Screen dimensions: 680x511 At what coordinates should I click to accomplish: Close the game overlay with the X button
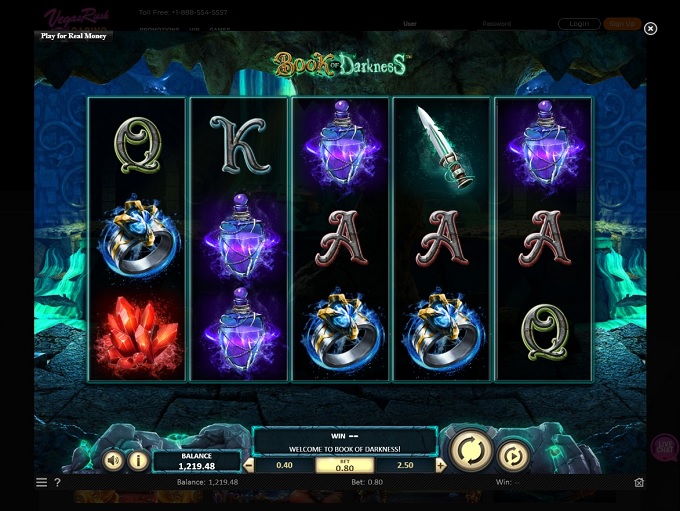[651, 28]
